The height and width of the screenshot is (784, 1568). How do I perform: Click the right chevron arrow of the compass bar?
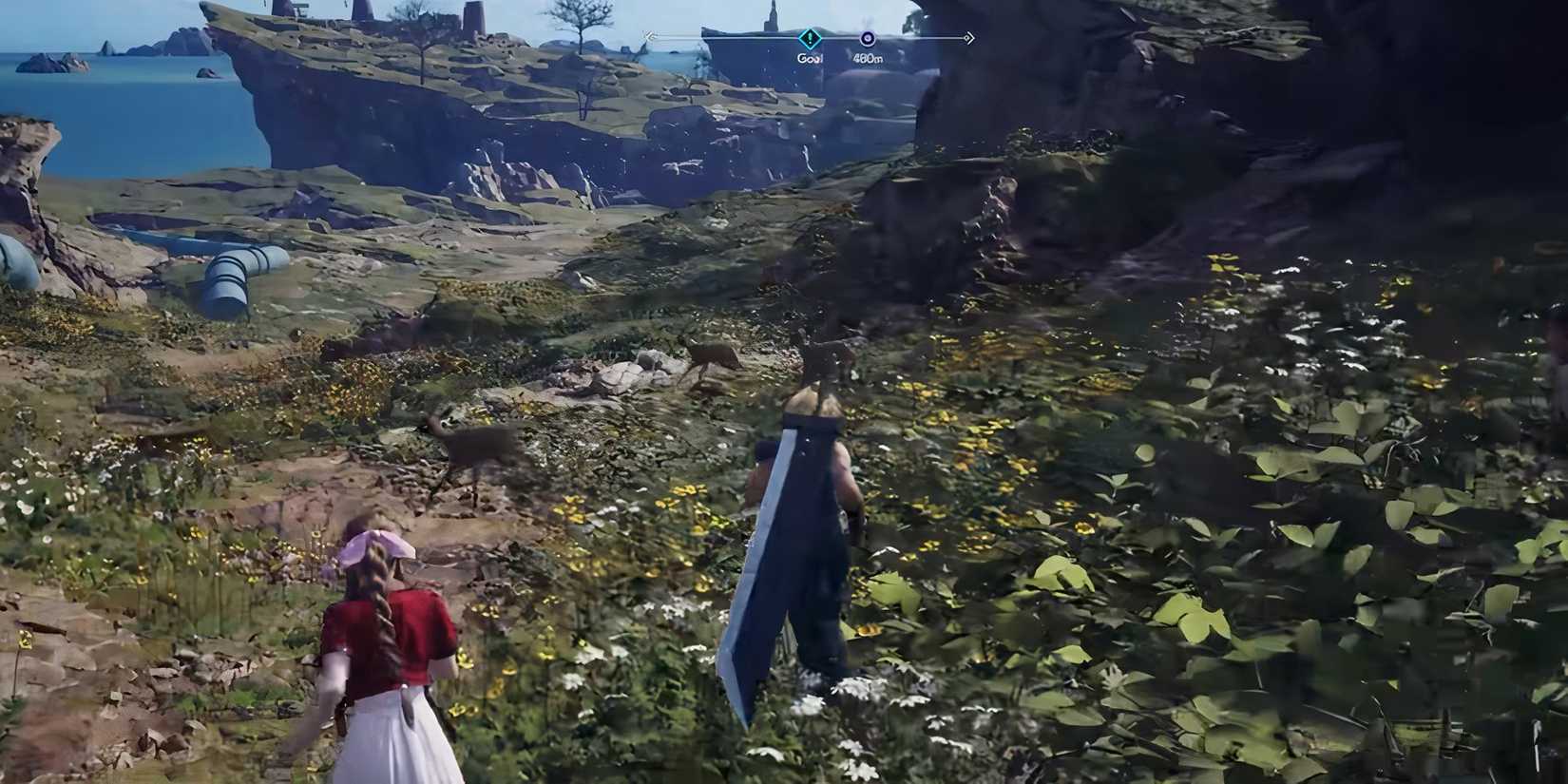[968, 38]
